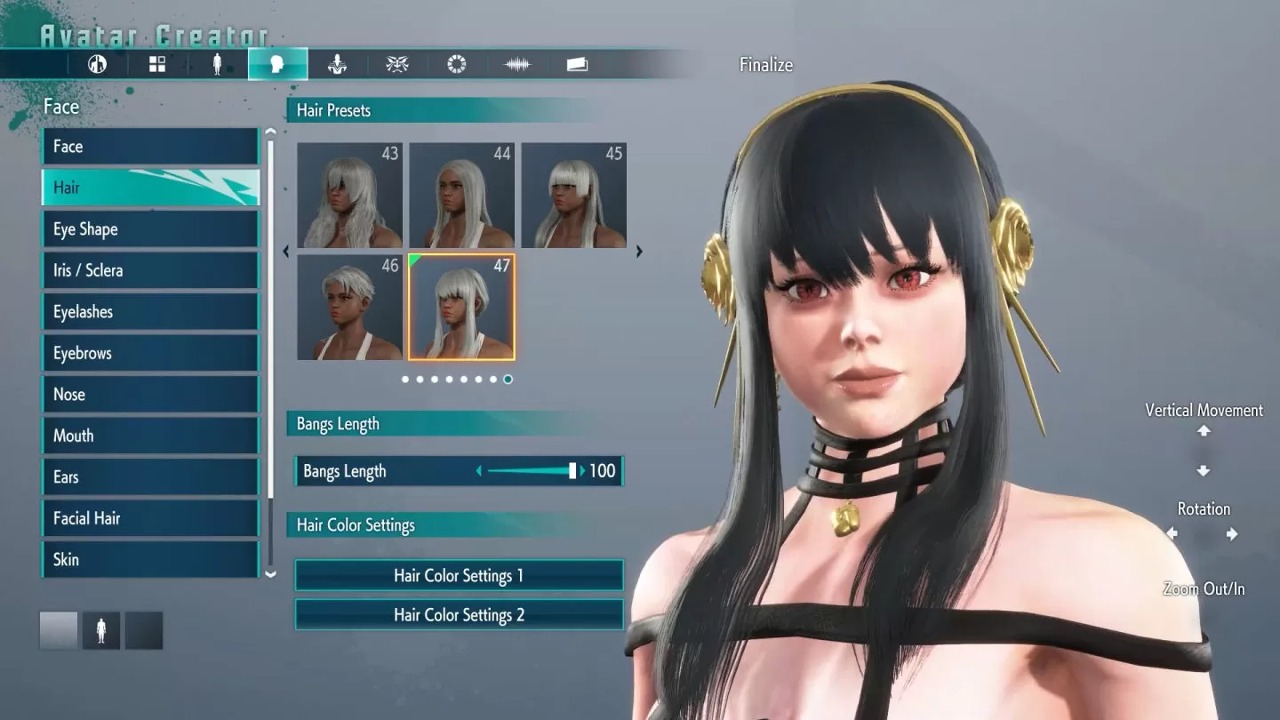Open the Face category

(x=150, y=147)
